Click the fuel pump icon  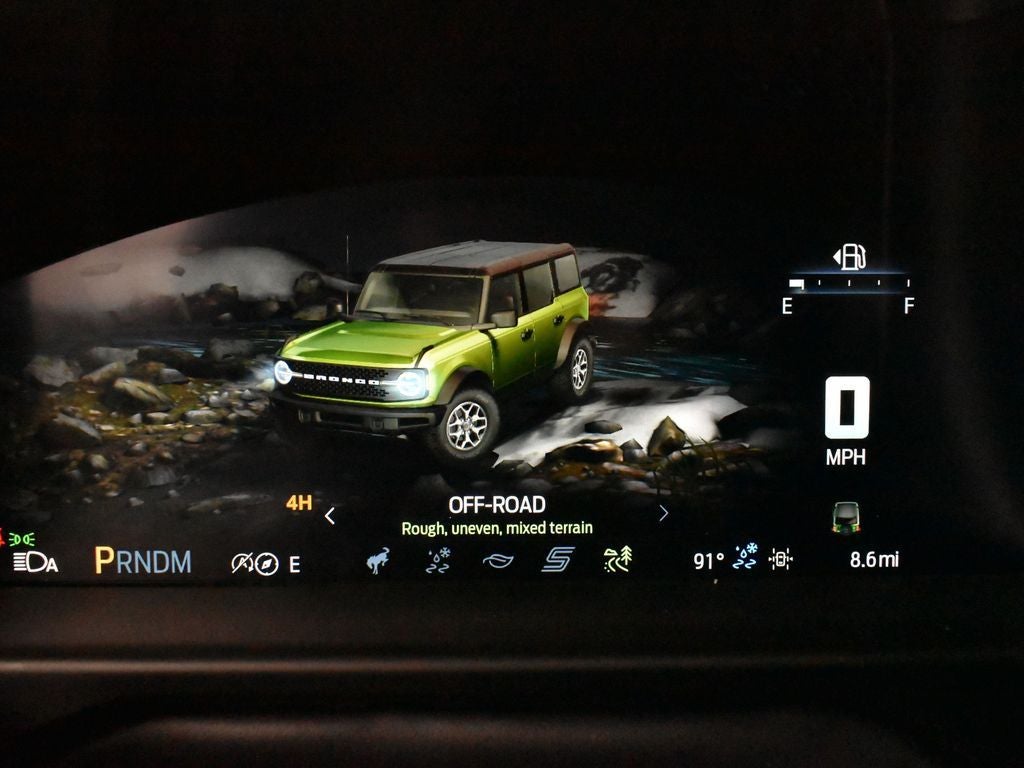point(851,257)
